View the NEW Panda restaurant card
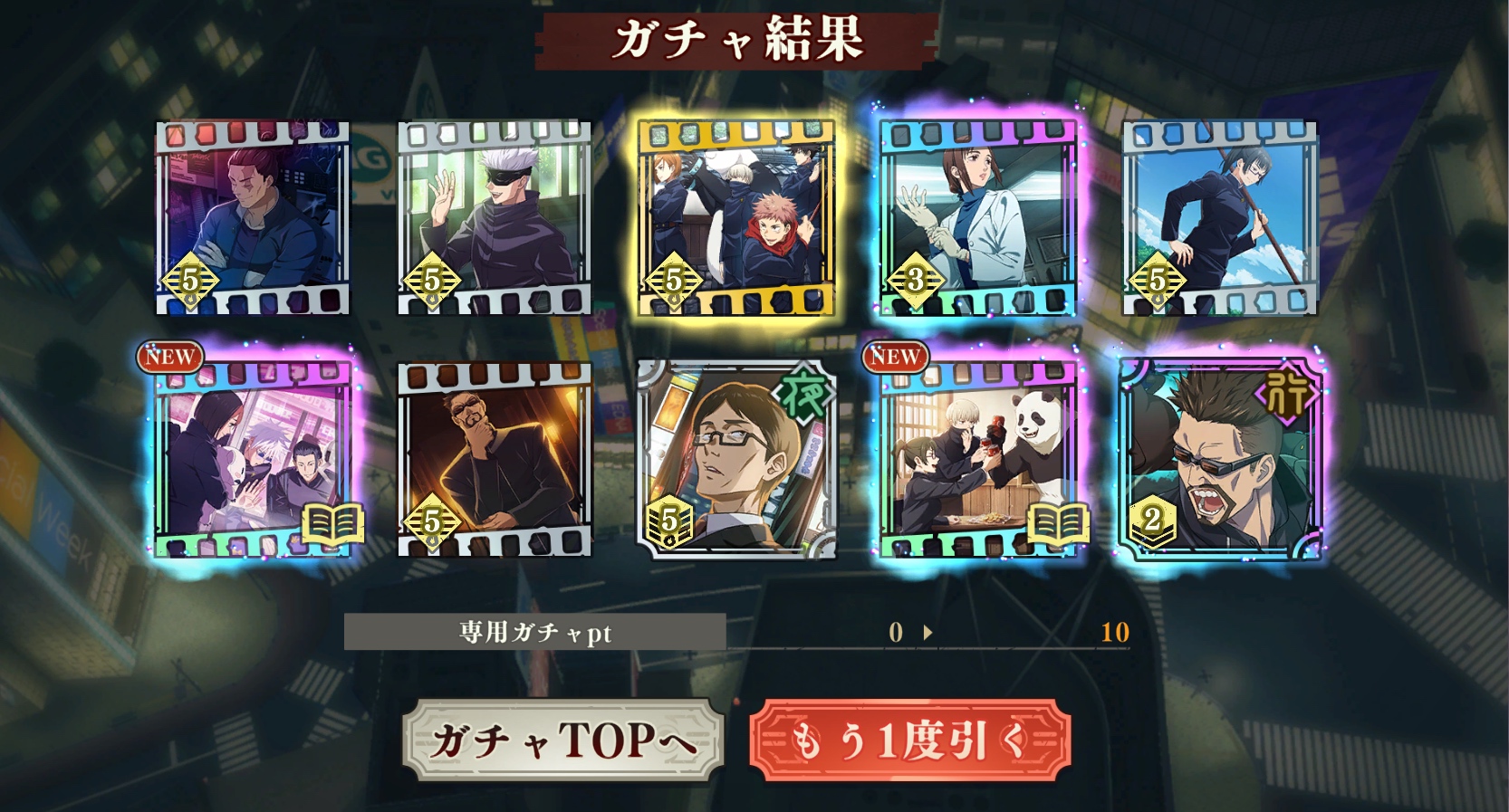This screenshot has height=812, width=1509. (x=978, y=460)
